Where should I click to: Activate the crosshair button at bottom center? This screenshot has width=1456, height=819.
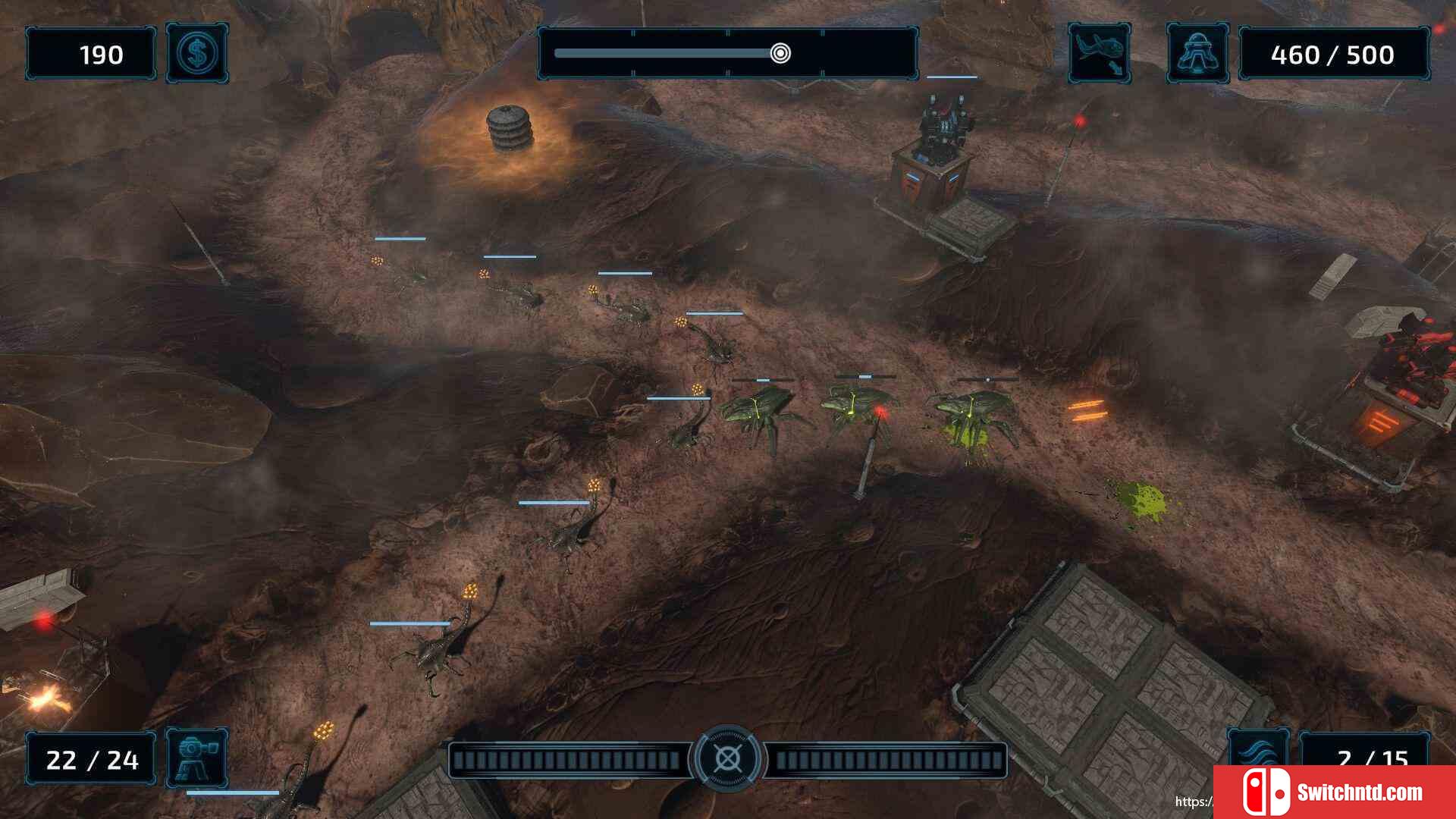727,758
